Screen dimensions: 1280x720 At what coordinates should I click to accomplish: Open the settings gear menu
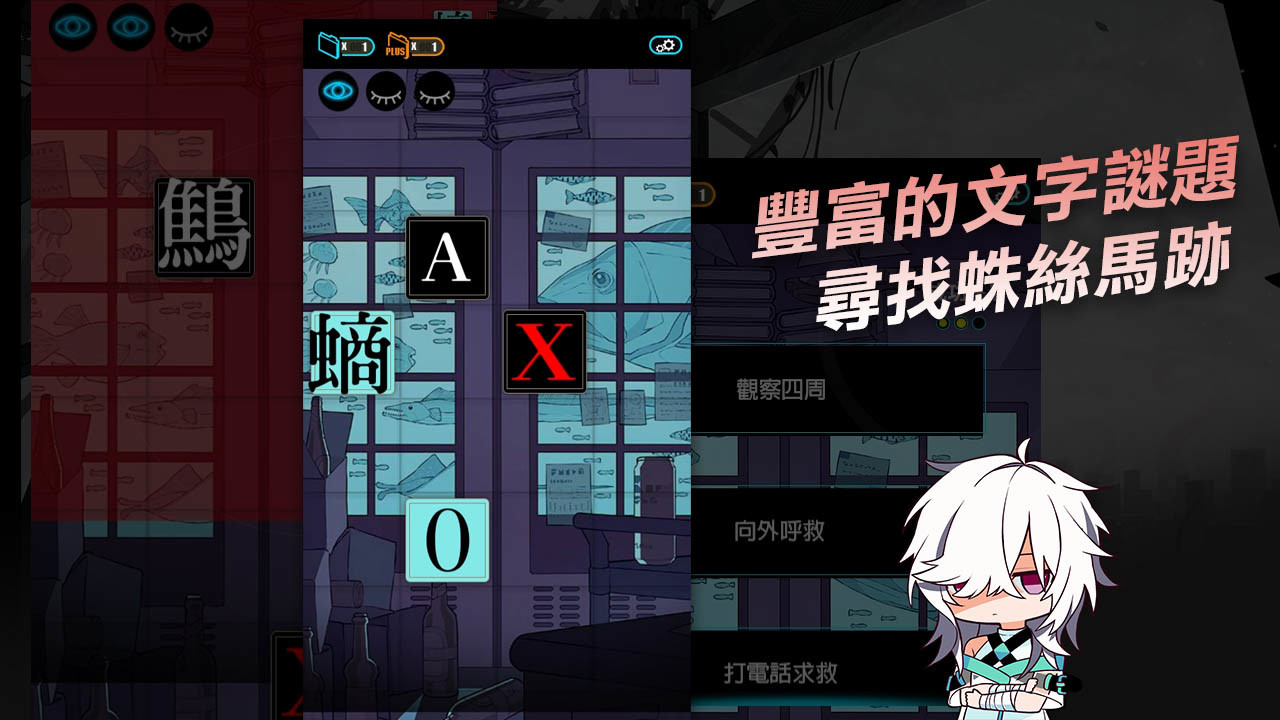pyautogui.click(x=665, y=44)
